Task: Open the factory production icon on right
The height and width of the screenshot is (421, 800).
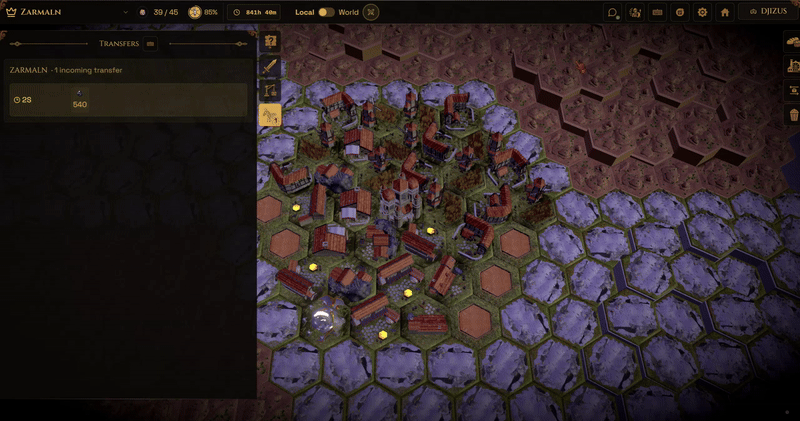Action: point(790,67)
